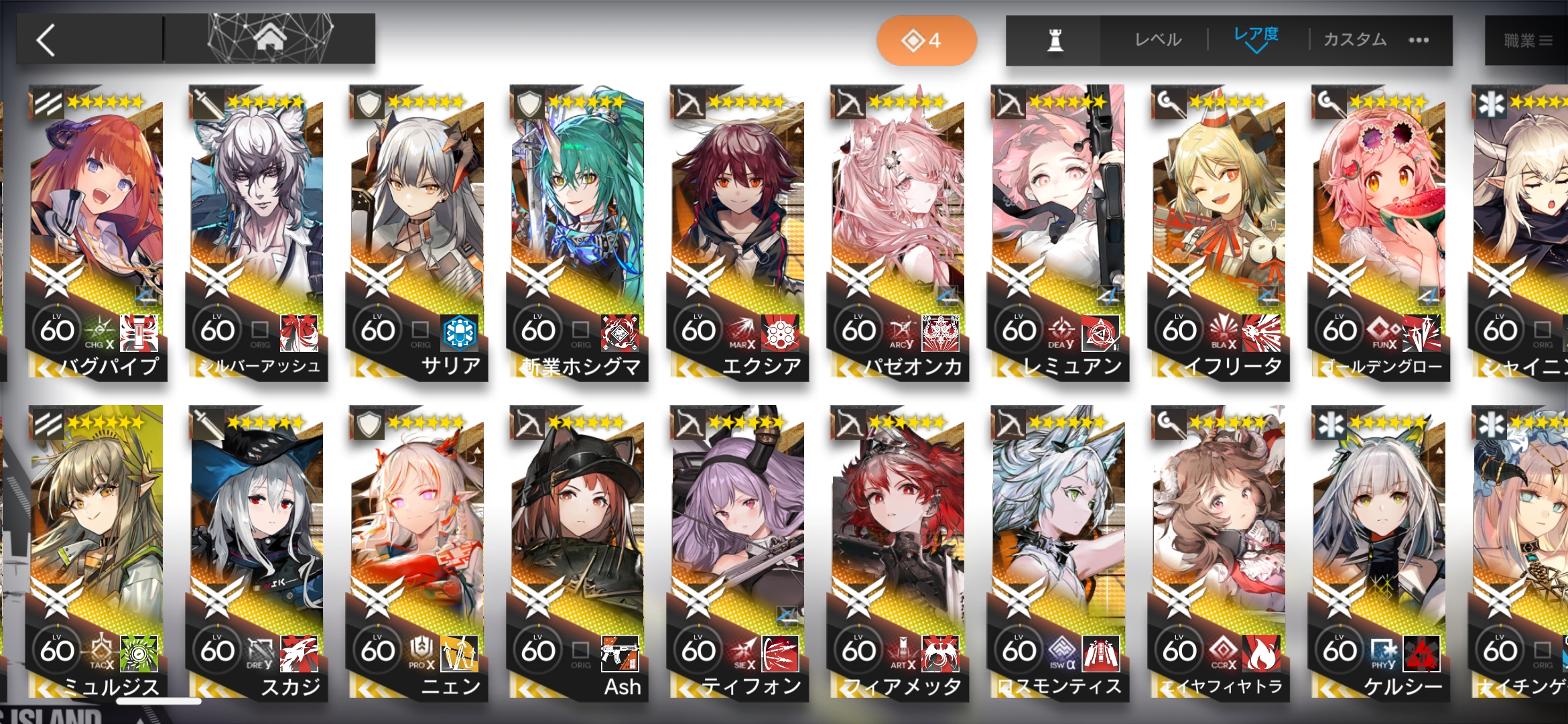Return to the home screen
This screenshot has height=724, width=1568.
[x=269, y=39]
